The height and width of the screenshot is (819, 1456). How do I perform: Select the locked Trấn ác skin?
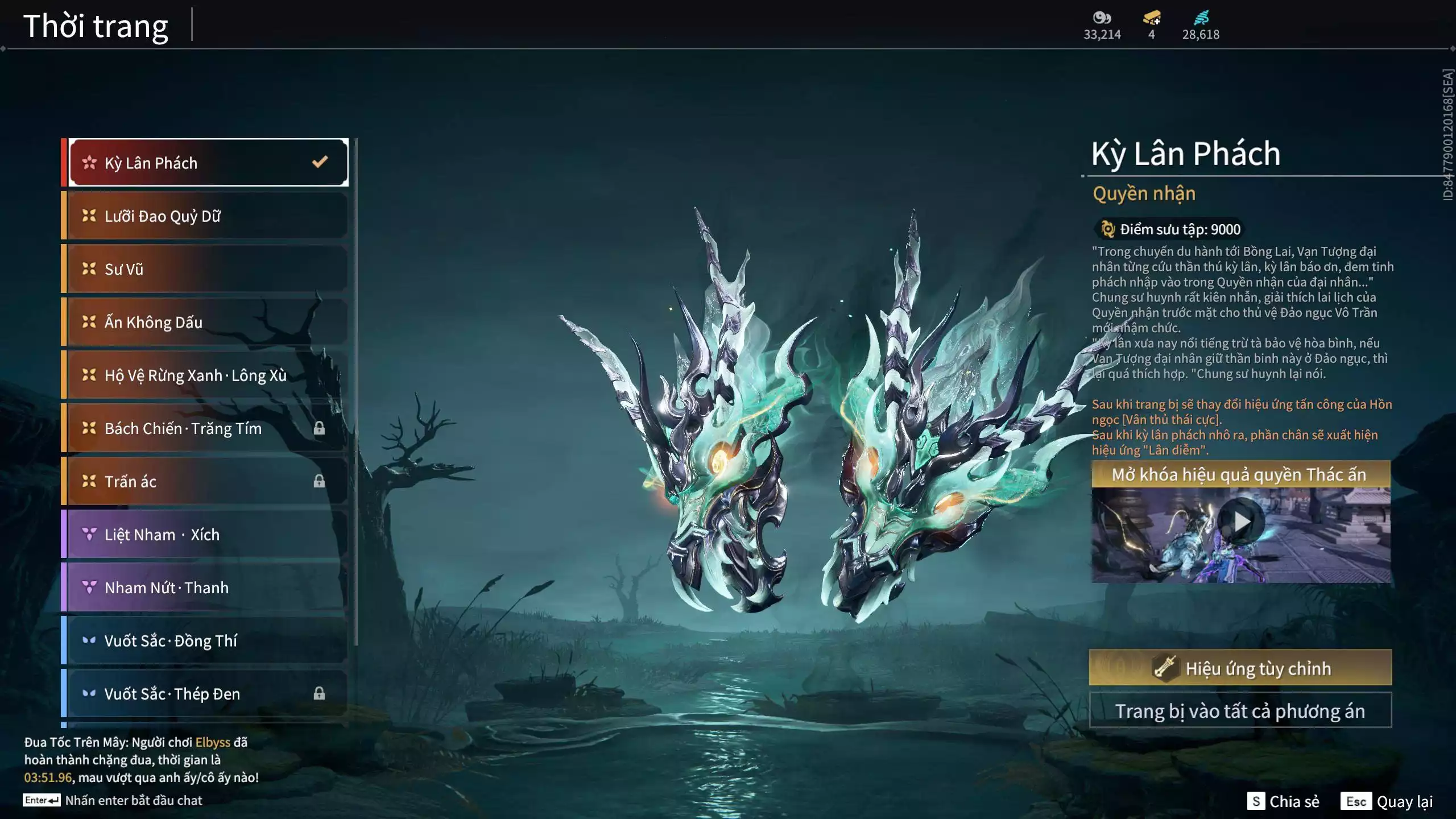tap(208, 482)
